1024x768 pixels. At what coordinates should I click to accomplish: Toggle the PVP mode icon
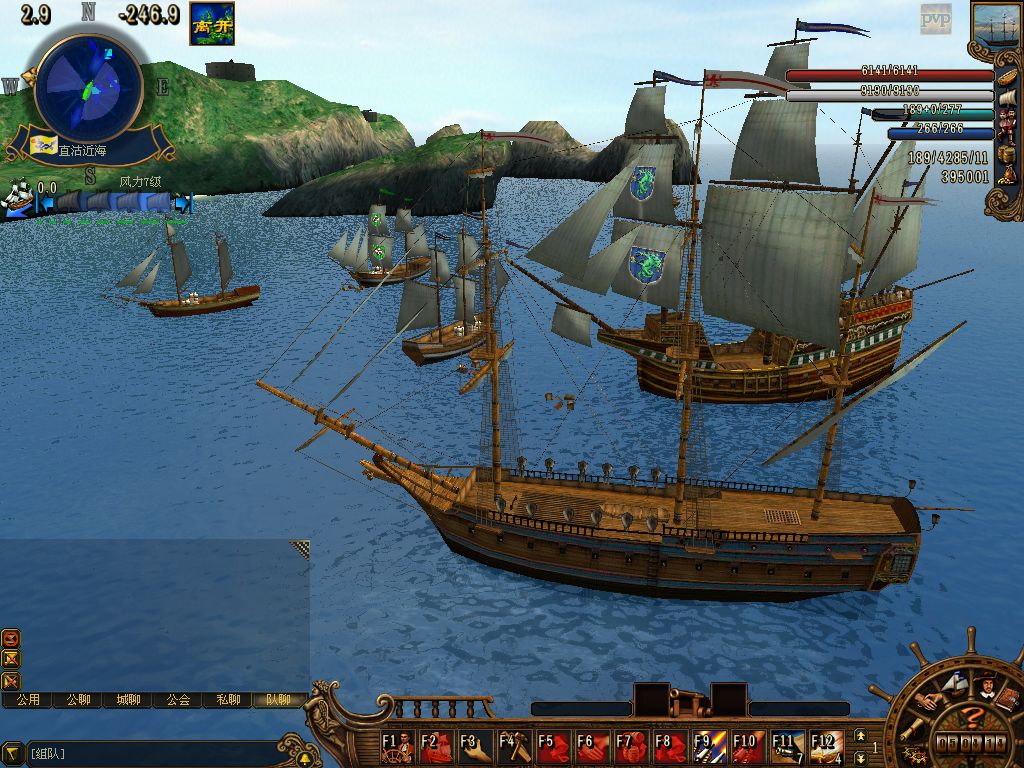point(936,19)
